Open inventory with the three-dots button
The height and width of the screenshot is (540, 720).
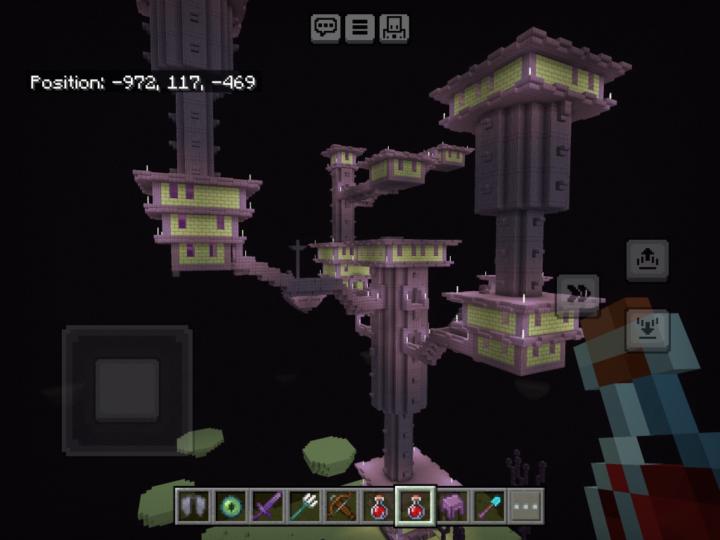pos(525,507)
